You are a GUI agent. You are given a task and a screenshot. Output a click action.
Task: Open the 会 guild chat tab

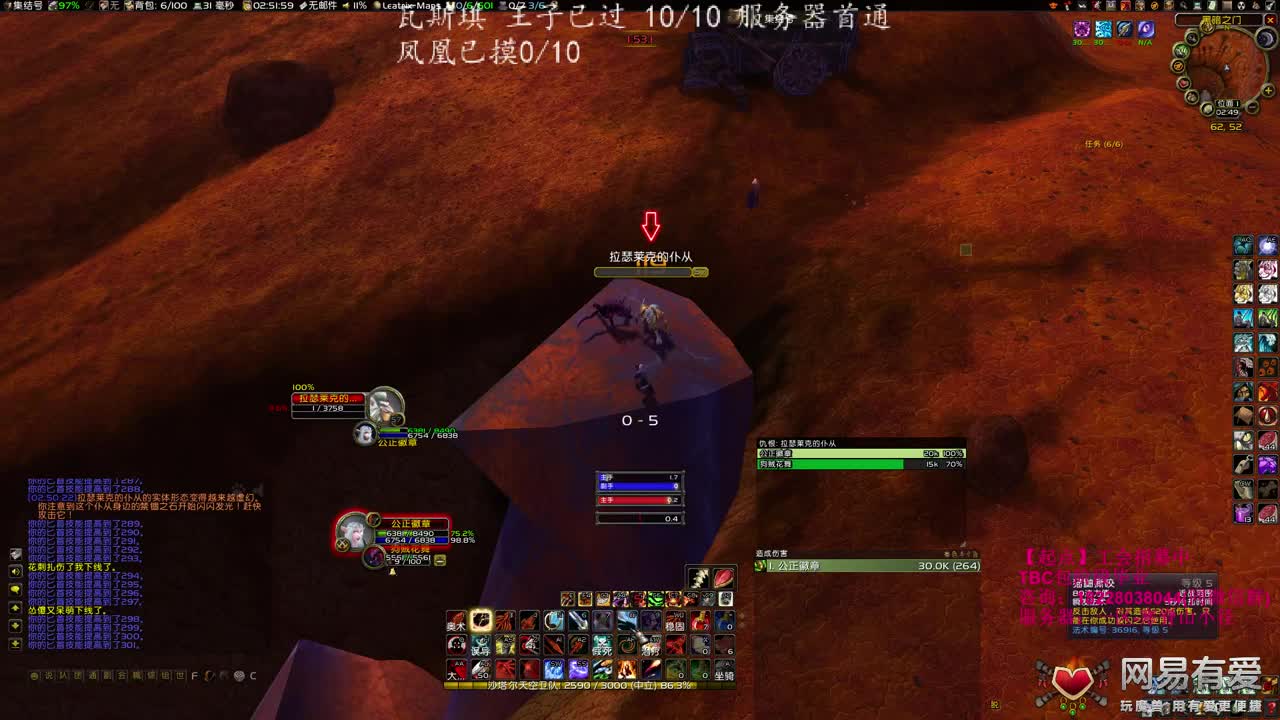pos(123,674)
